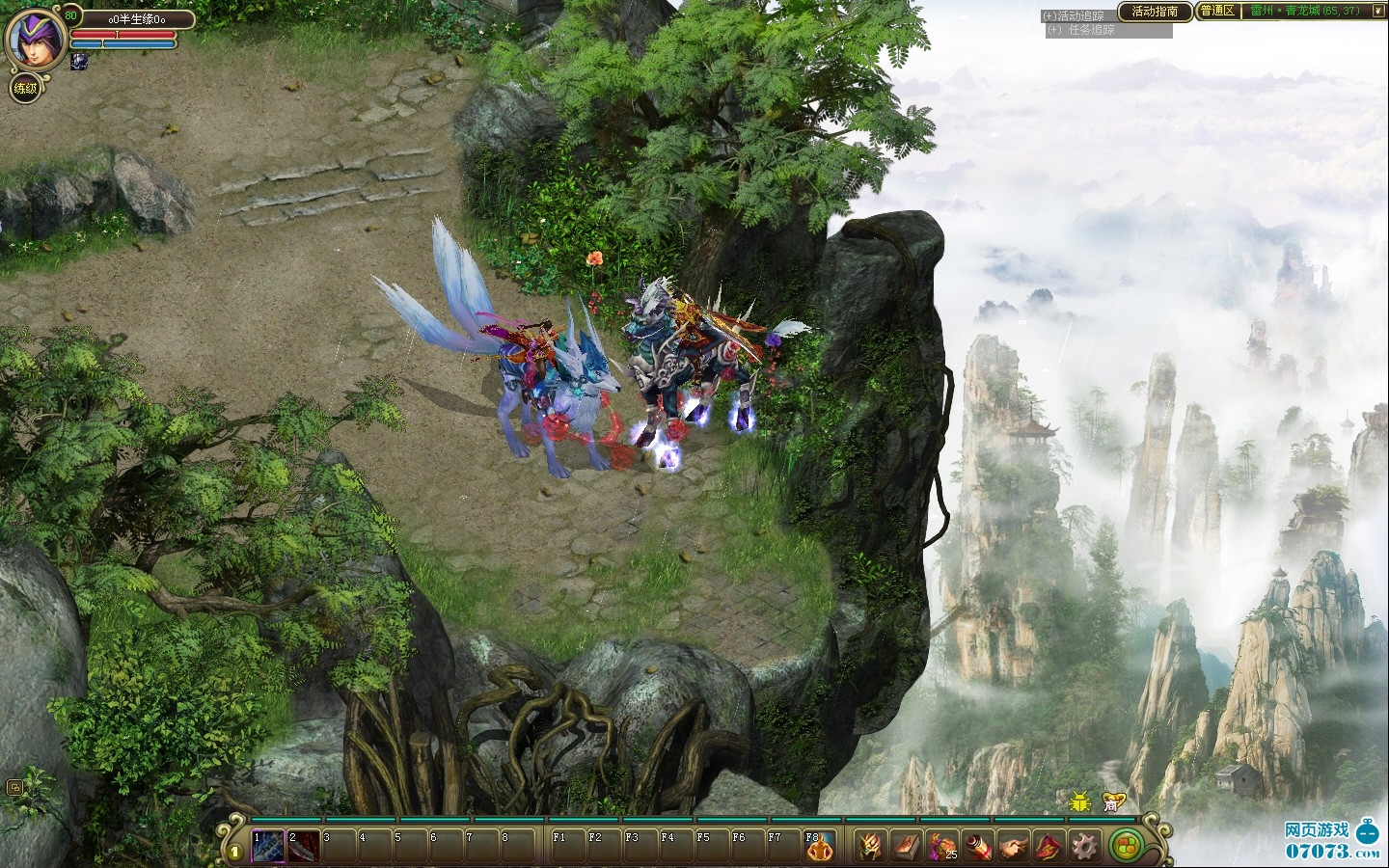Use the red skill in slot 2

305,846
